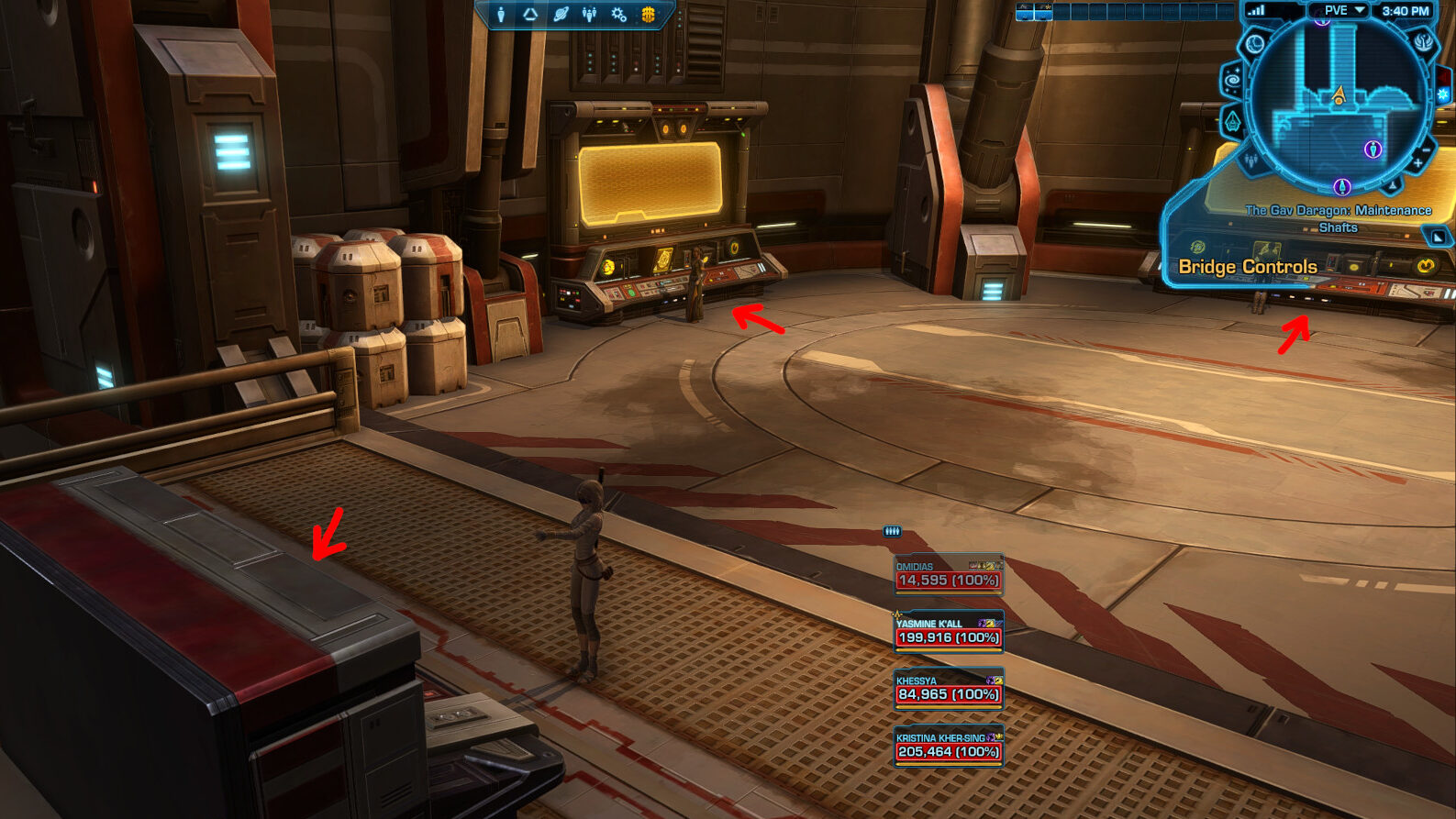Screen dimensions: 1456x819
Task: Select Khessya's party frame
Action: tap(949, 689)
